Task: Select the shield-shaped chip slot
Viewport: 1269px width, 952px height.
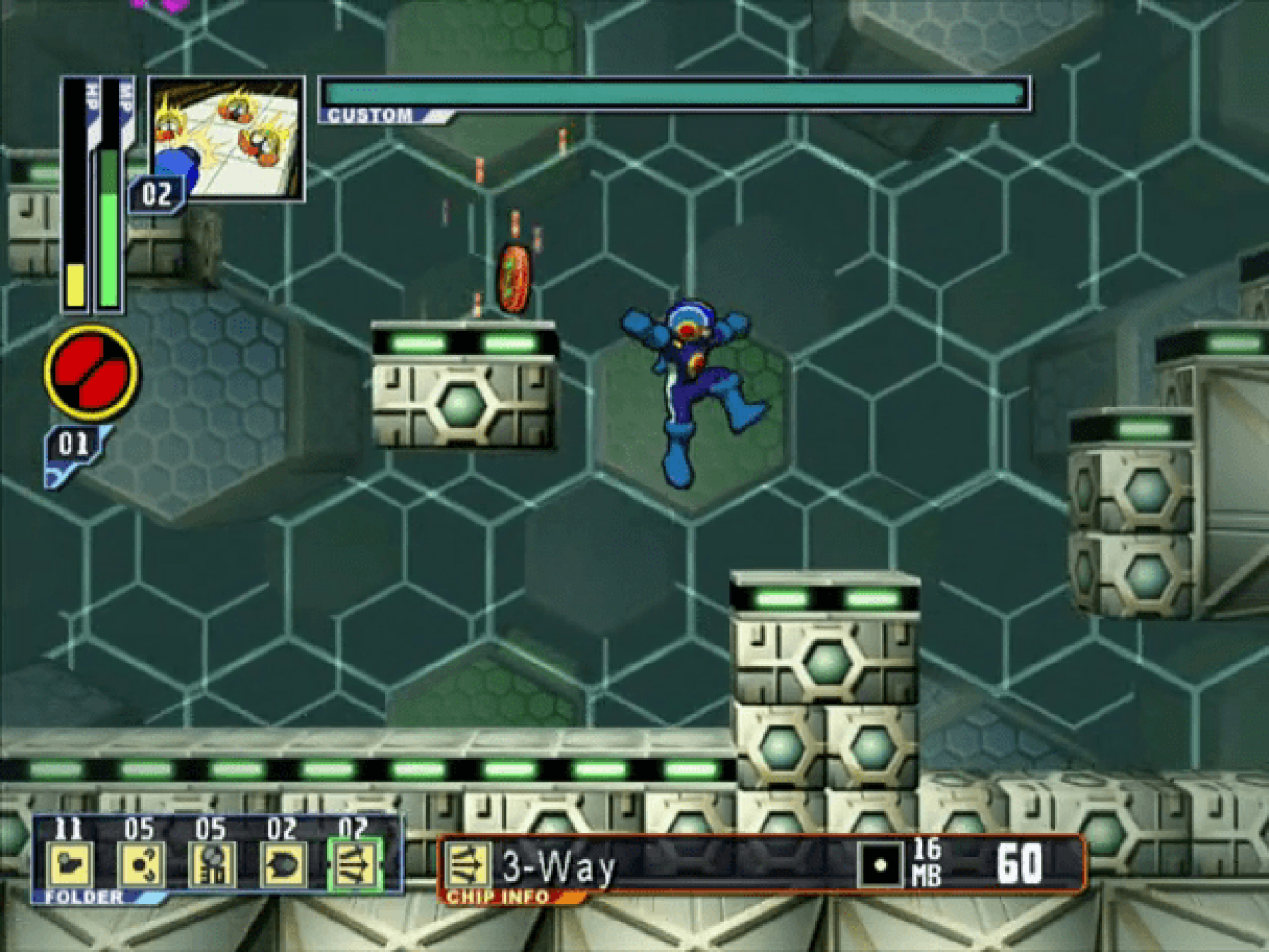Action: [x=283, y=865]
